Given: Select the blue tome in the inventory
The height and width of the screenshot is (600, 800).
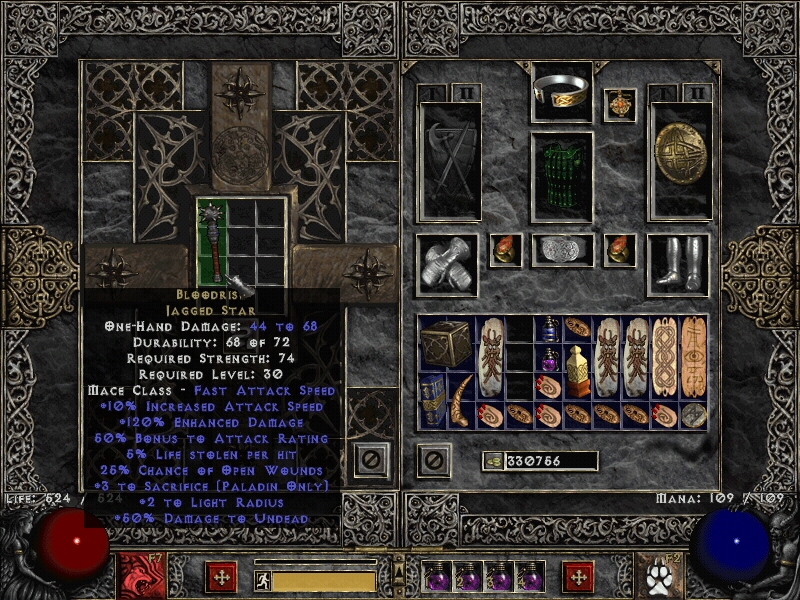Looking at the screenshot, I should (432, 400).
